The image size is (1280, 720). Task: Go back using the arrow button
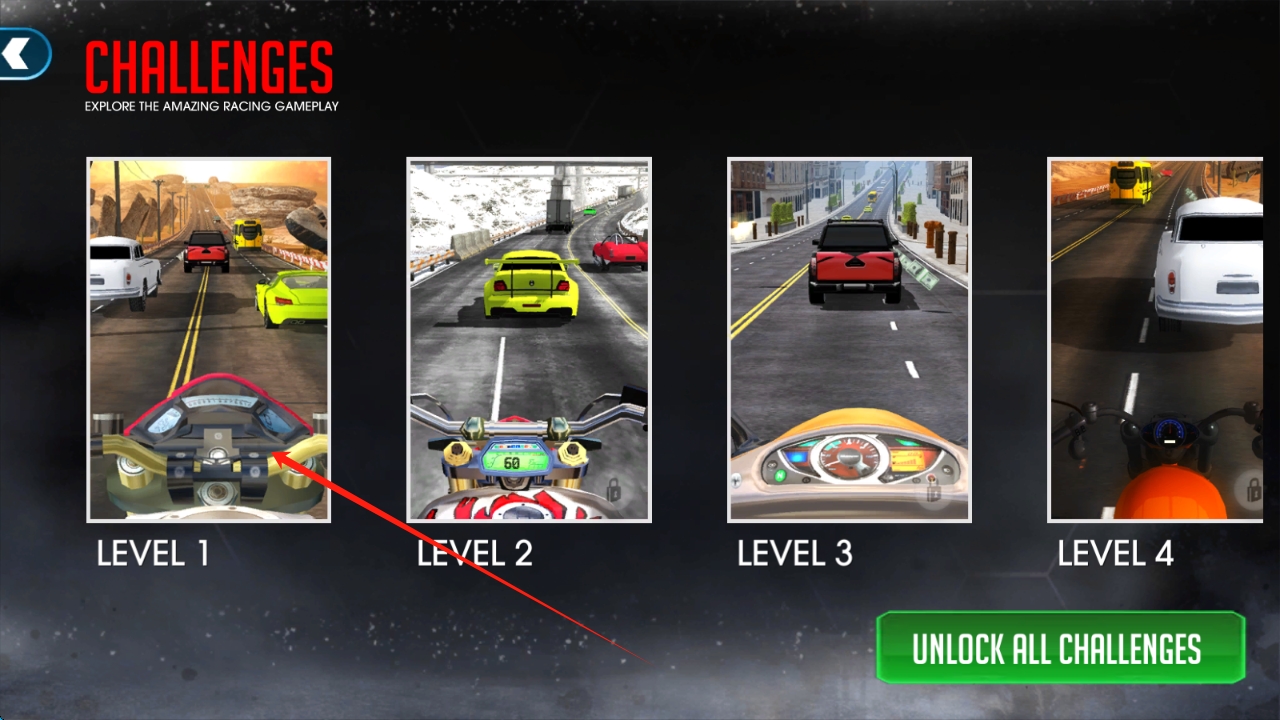(x=22, y=53)
